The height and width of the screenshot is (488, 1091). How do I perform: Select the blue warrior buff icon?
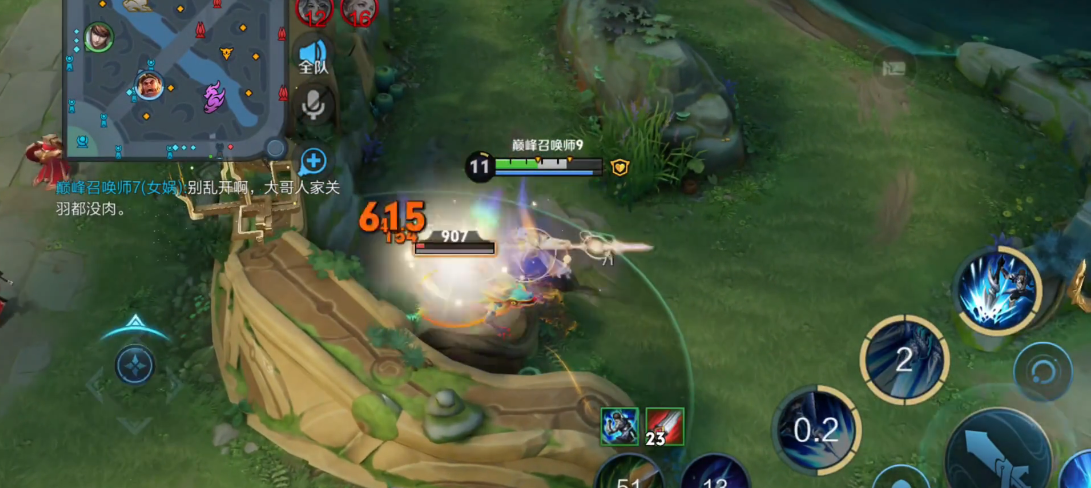coord(619,427)
